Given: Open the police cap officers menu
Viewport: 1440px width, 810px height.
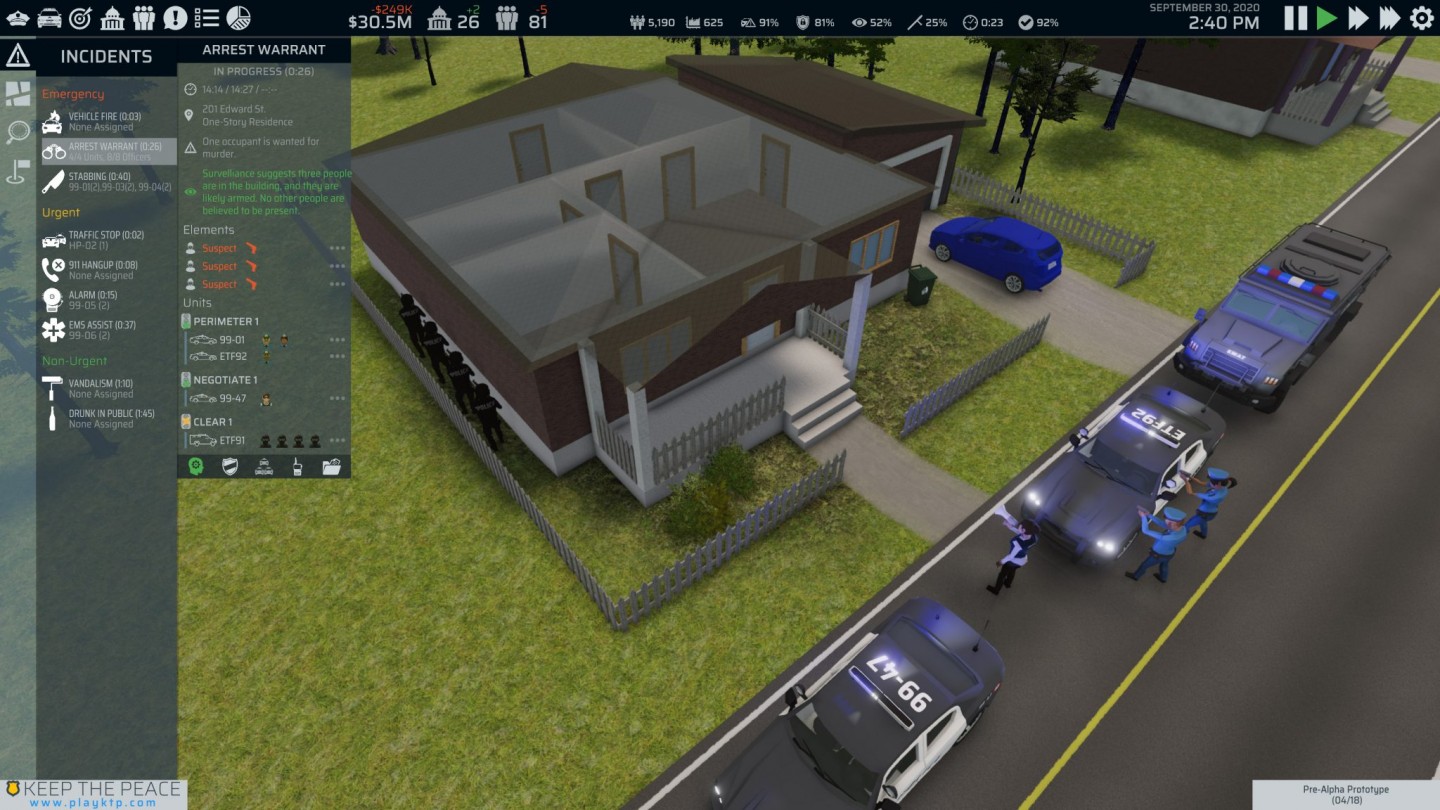Looking at the screenshot, I should [18, 18].
